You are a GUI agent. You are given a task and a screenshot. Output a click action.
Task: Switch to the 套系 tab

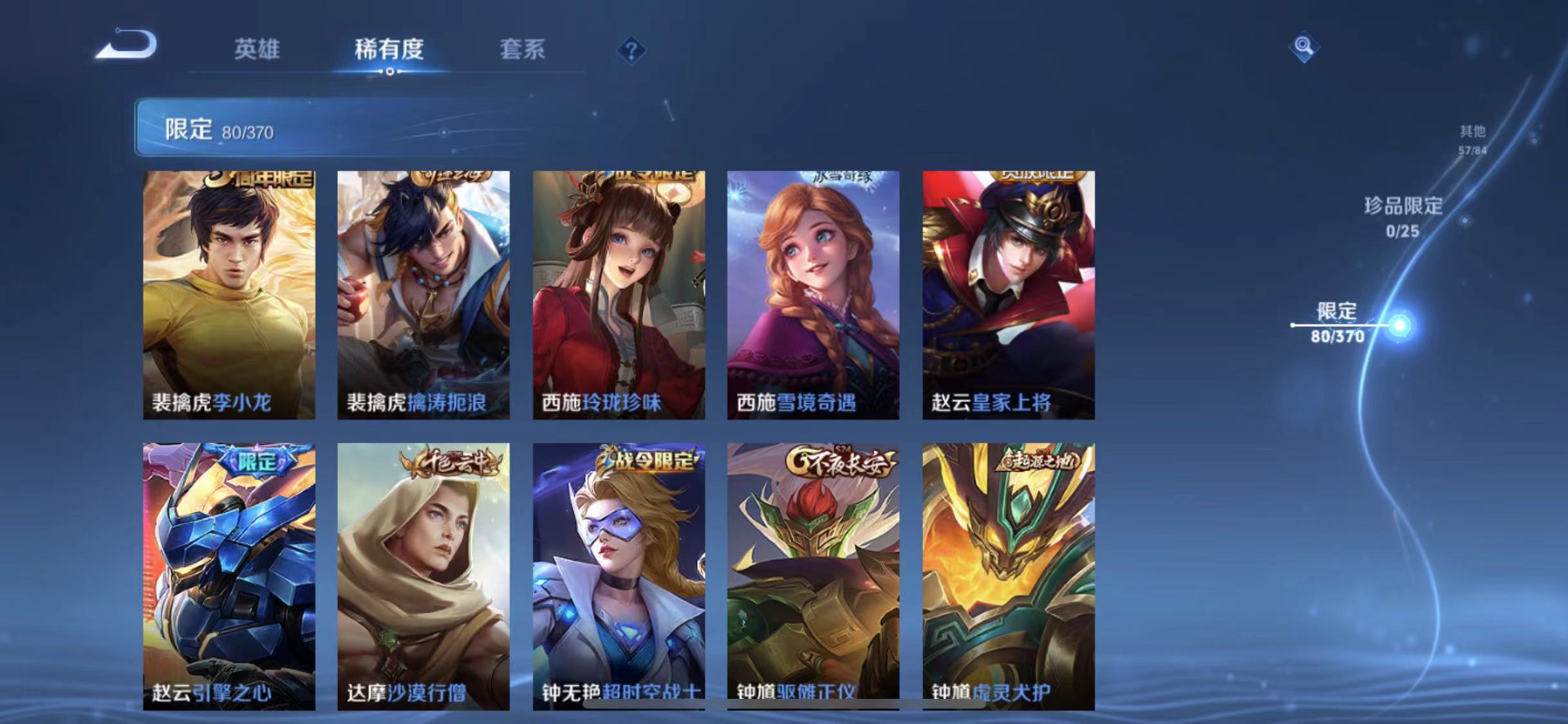tap(524, 50)
